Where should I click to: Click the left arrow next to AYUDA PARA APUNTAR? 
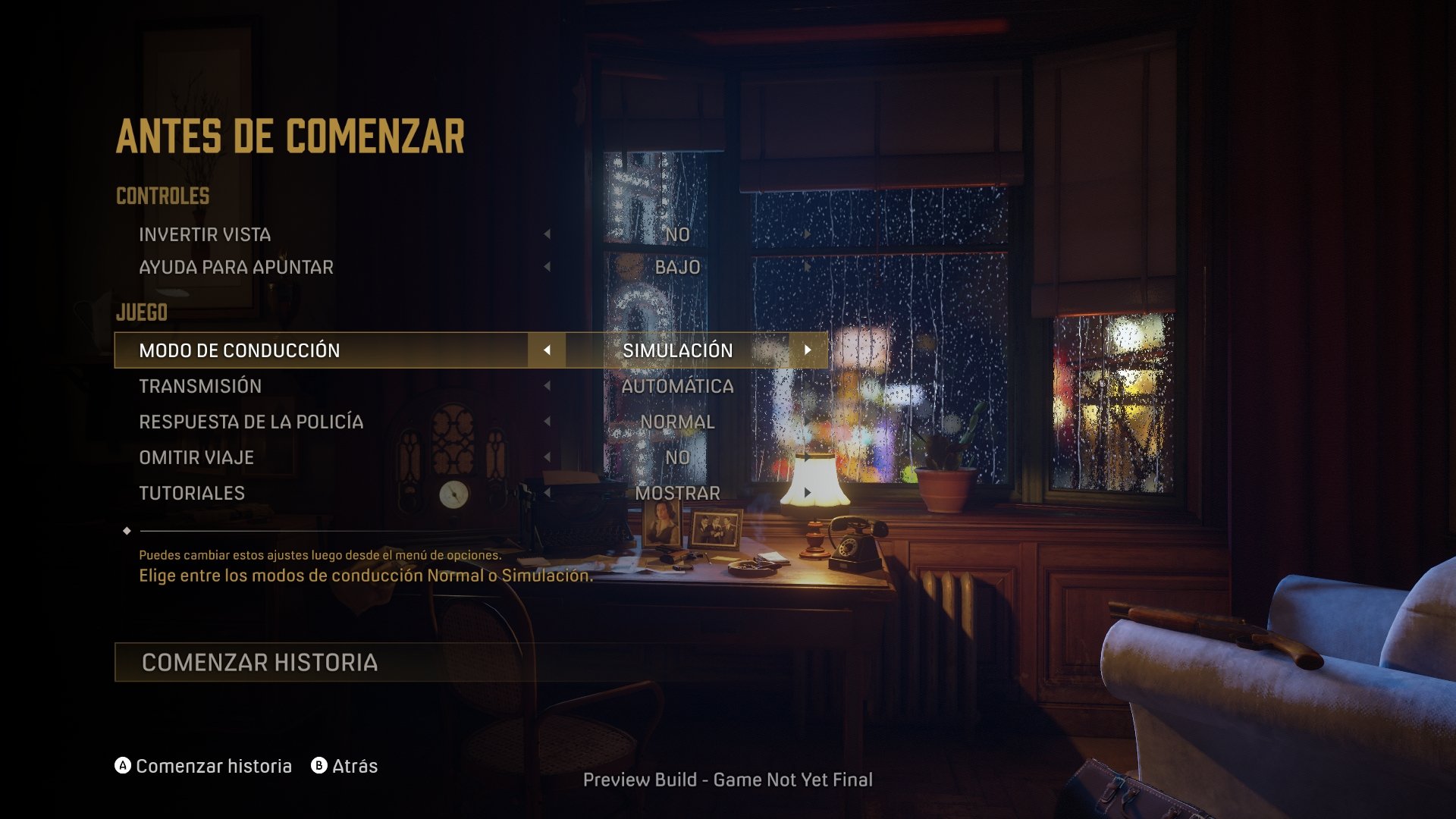pyautogui.click(x=548, y=267)
